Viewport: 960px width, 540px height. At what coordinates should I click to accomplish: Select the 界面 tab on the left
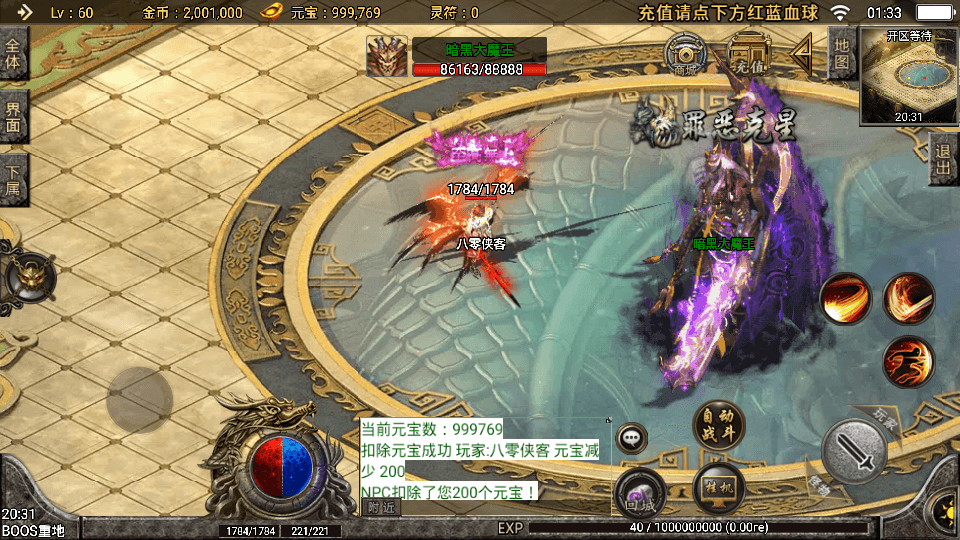click(x=13, y=117)
